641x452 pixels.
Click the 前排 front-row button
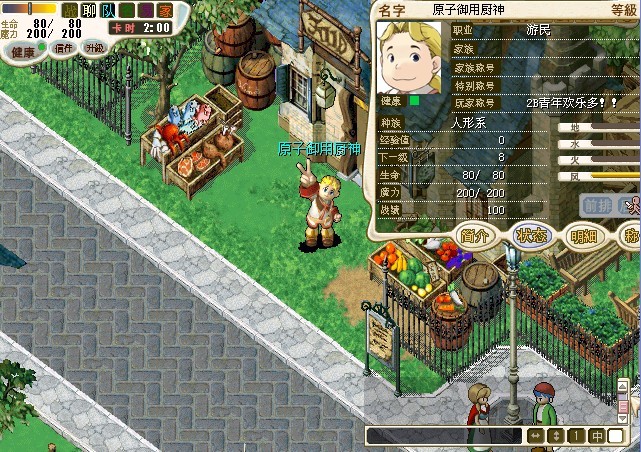(597, 205)
